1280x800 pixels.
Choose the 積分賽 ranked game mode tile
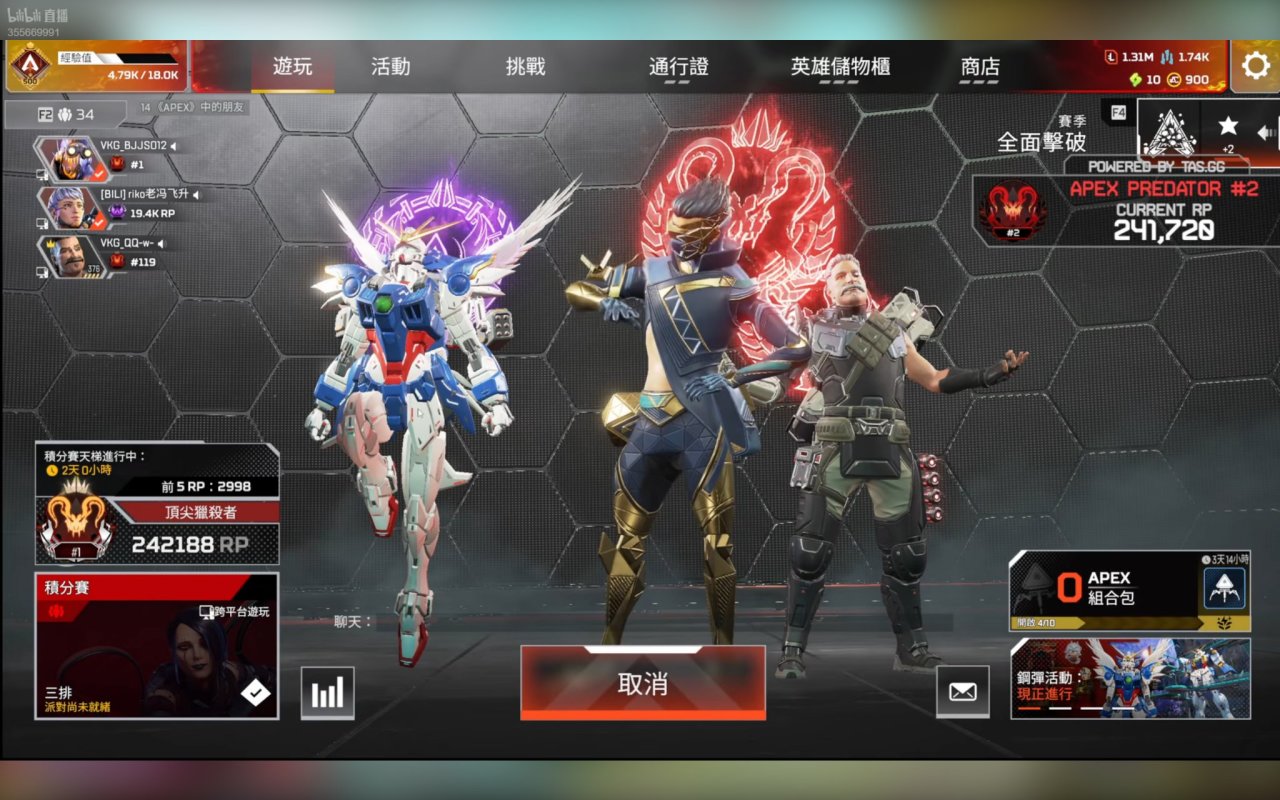[x=157, y=645]
